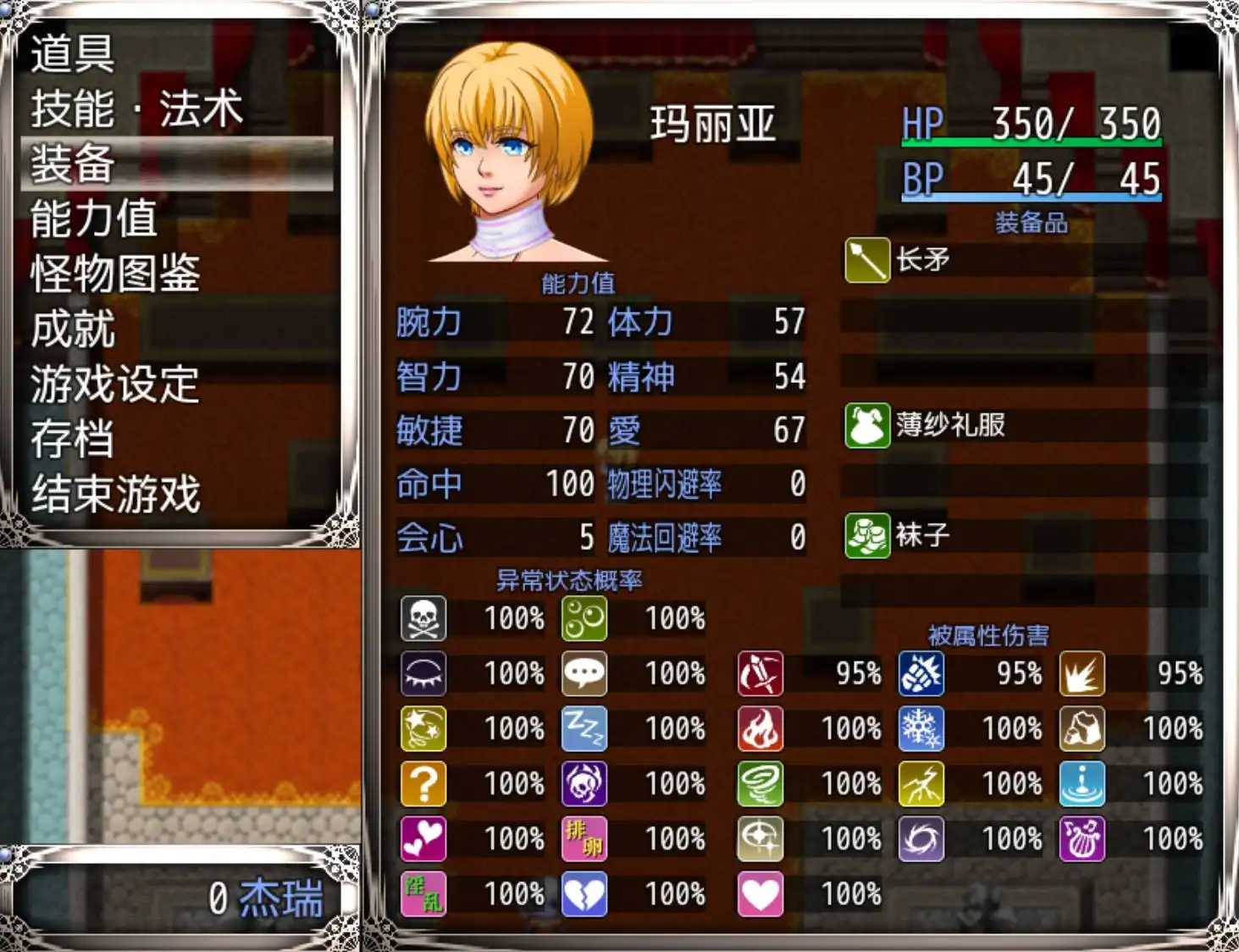Click the 排卵 status ailment icon
Image resolution: width=1239 pixels, height=952 pixels.
click(584, 839)
